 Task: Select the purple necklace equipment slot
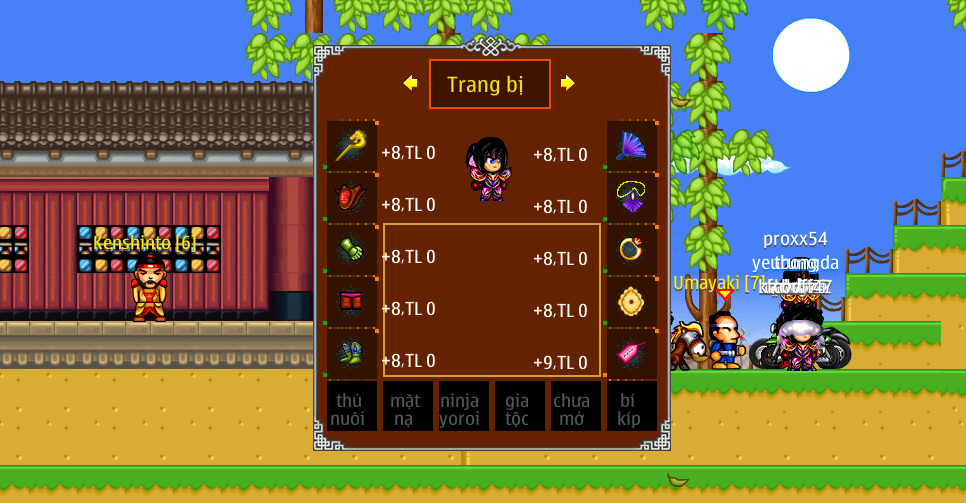[x=632, y=198]
